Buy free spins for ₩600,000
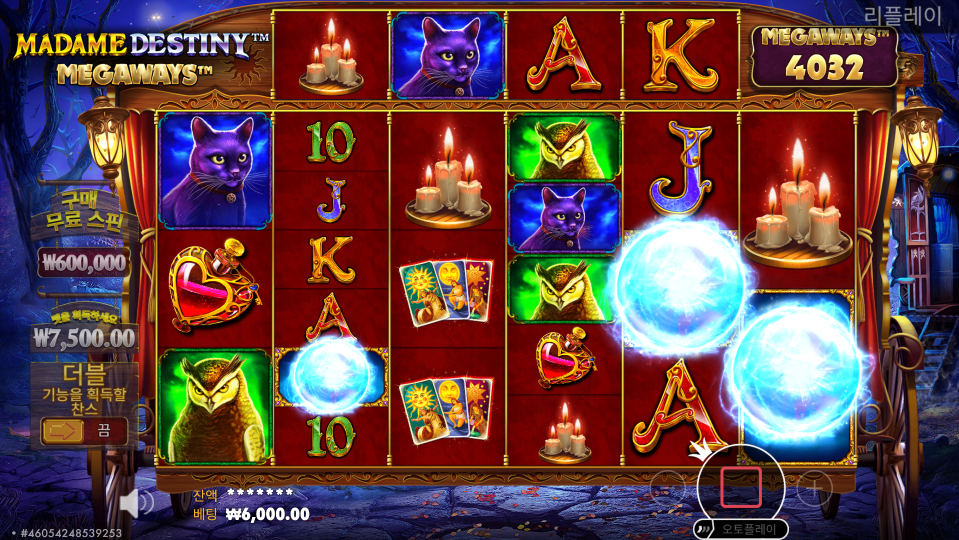The width and height of the screenshot is (959, 540). click(x=85, y=262)
